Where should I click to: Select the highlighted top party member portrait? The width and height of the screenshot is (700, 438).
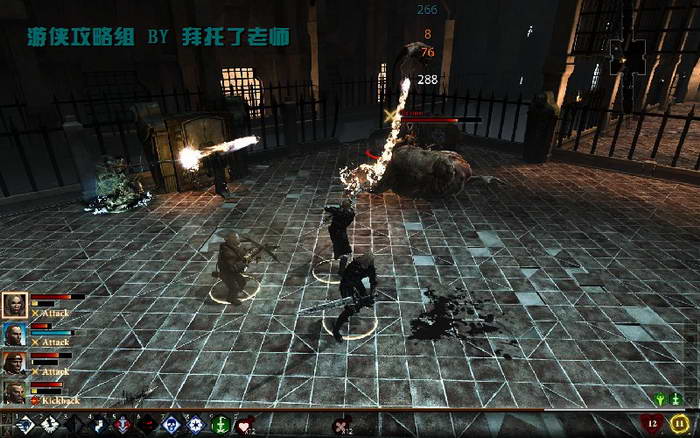pos(15,305)
